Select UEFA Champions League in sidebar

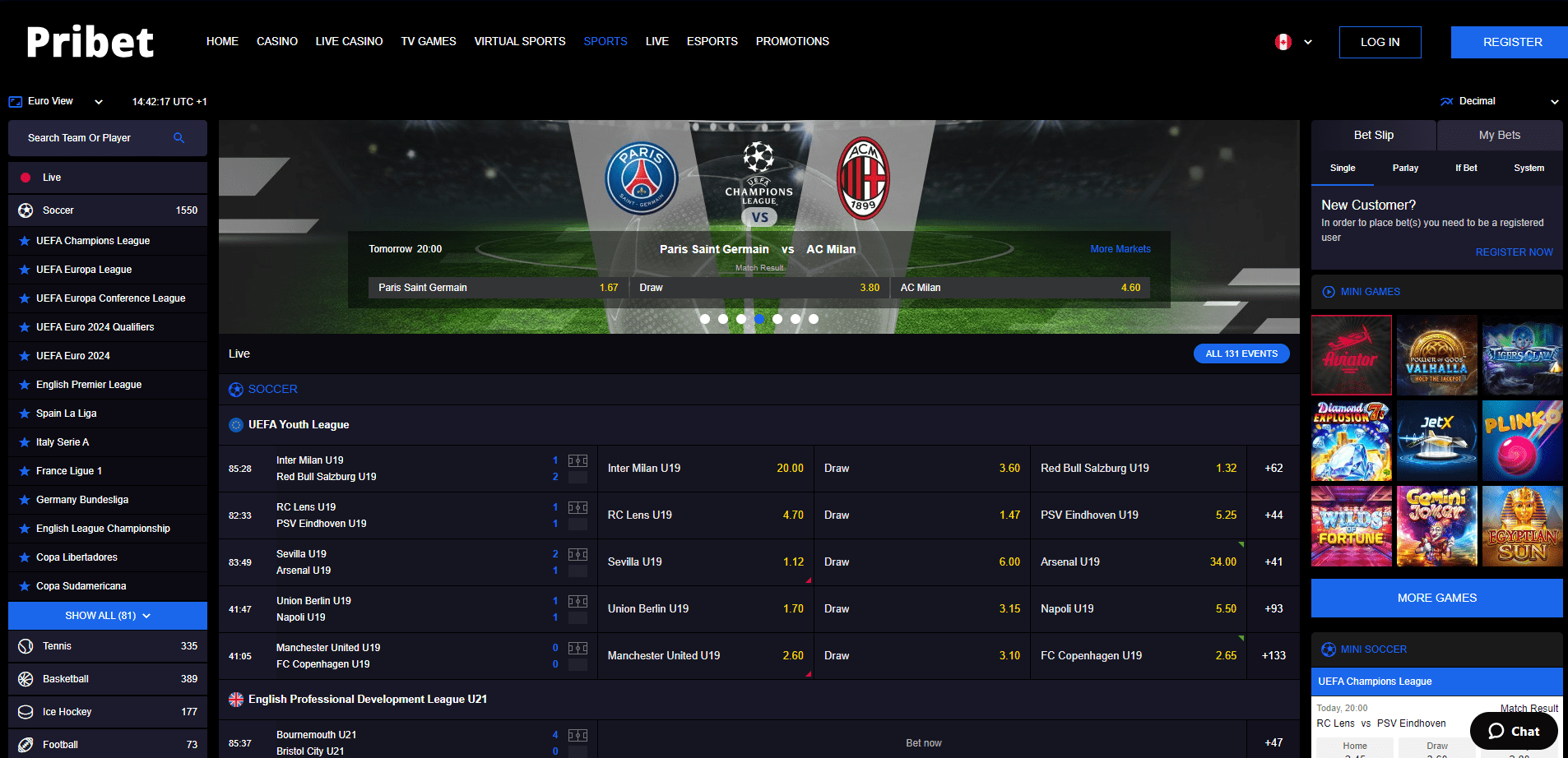coord(93,241)
